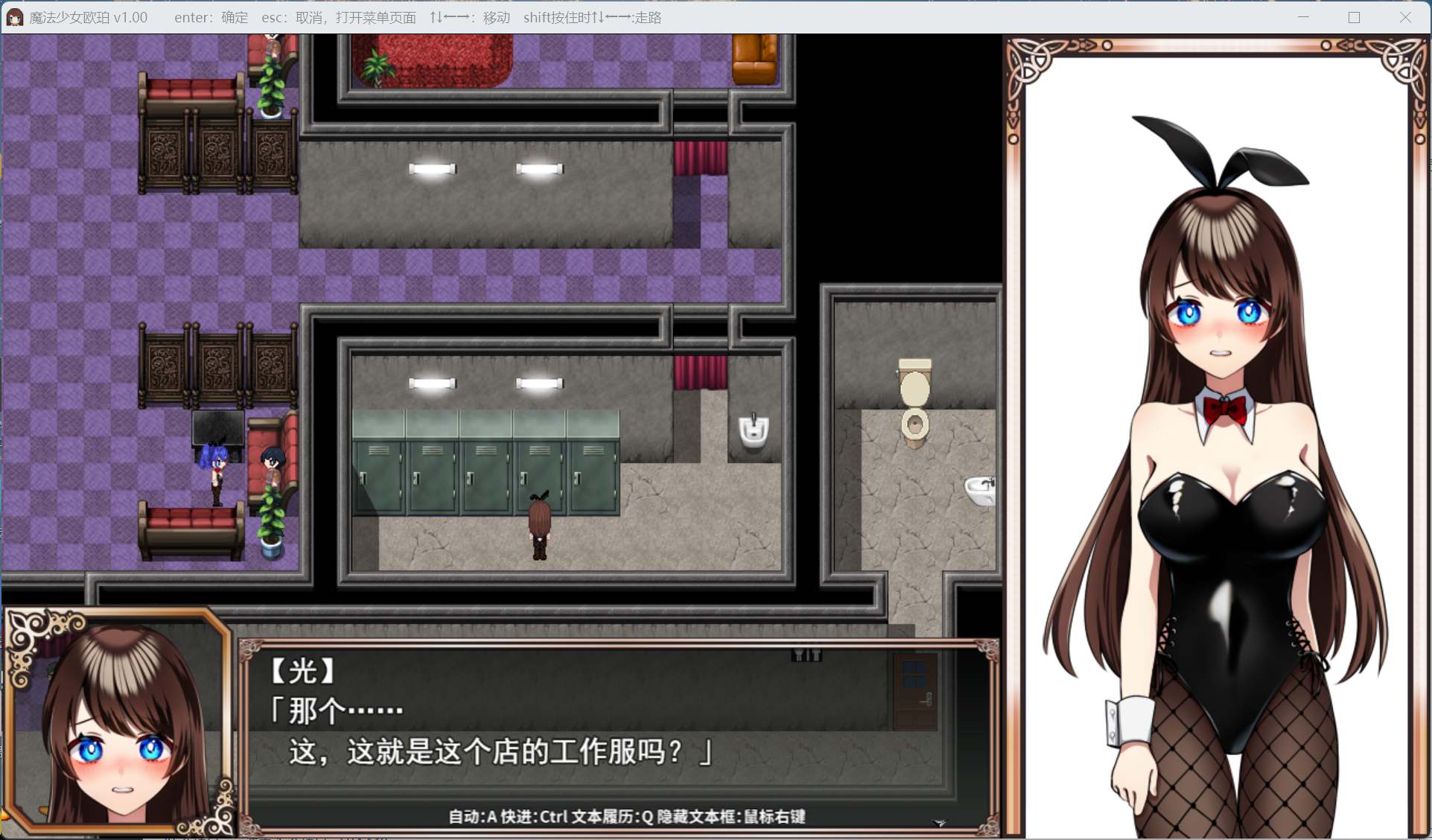Click the esc 打开菜单页面 hint in title bar
Viewport: 1432px width, 840px height.
(x=339, y=17)
